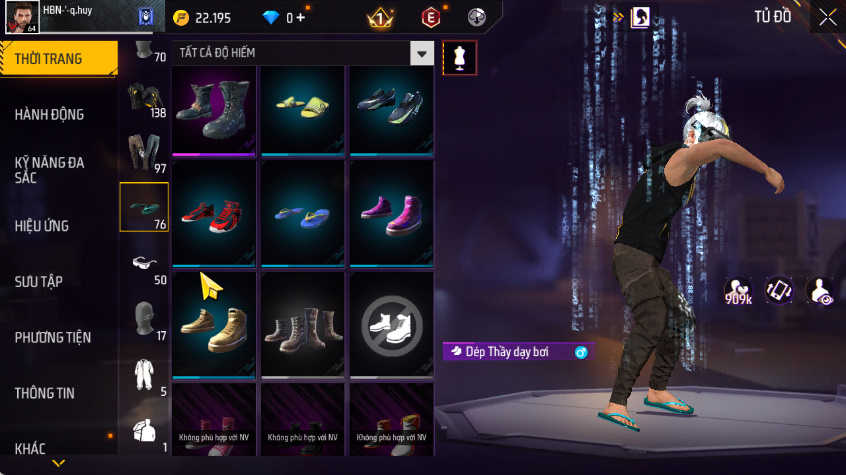The height and width of the screenshot is (475, 846).
Task: Switch to Hành Động tab
Action: coord(49,115)
